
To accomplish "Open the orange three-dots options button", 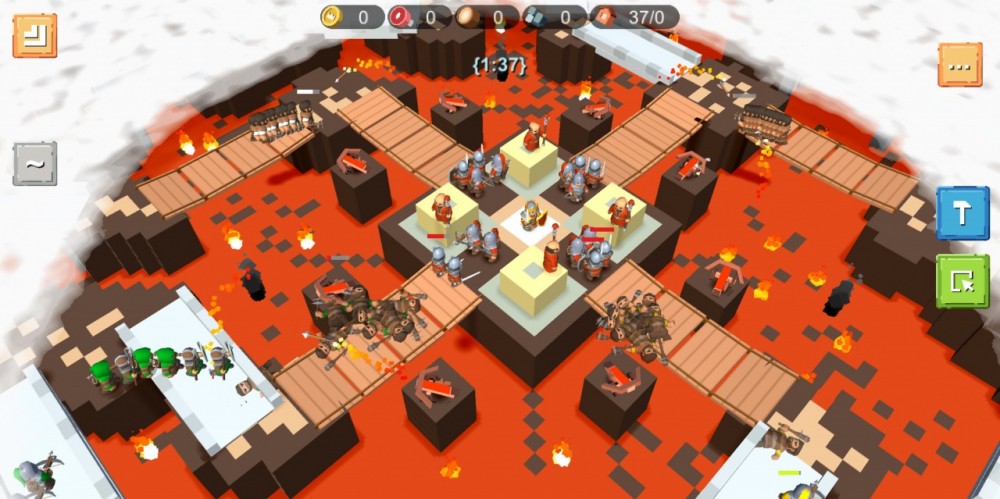I will pos(960,65).
